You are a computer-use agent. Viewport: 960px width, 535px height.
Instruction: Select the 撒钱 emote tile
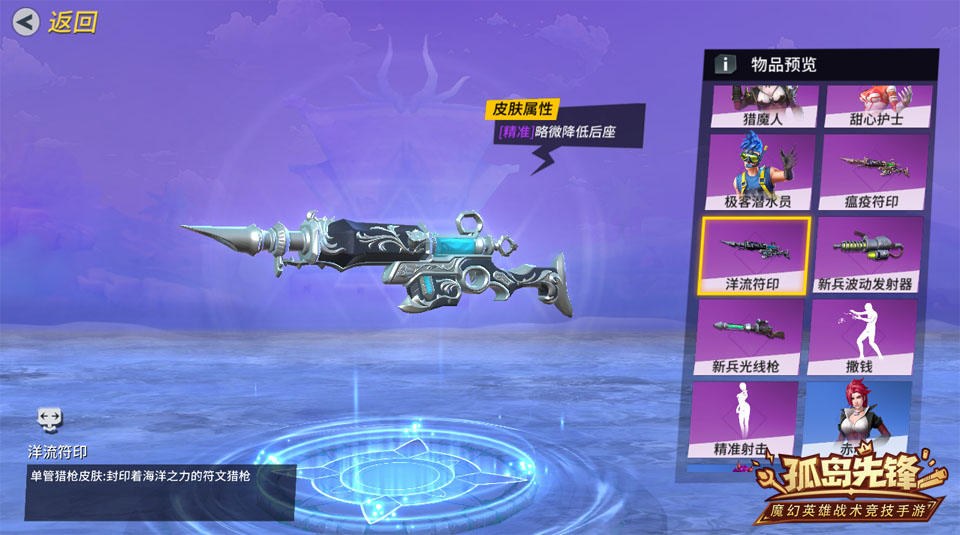click(x=860, y=337)
